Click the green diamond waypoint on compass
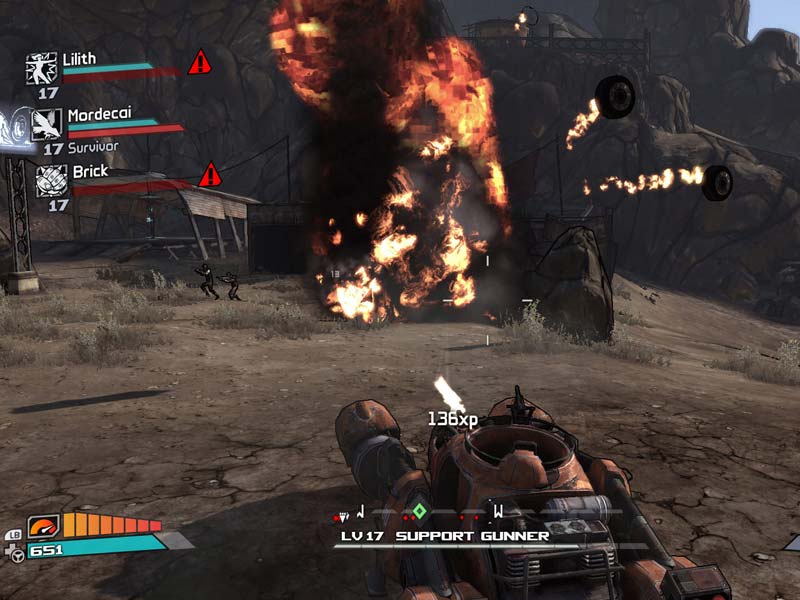 click(420, 512)
